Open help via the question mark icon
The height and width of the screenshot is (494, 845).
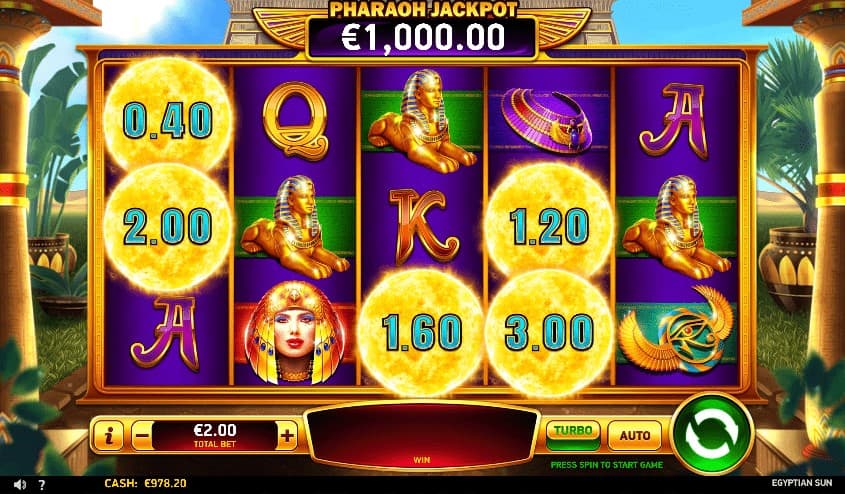[x=41, y=484]
